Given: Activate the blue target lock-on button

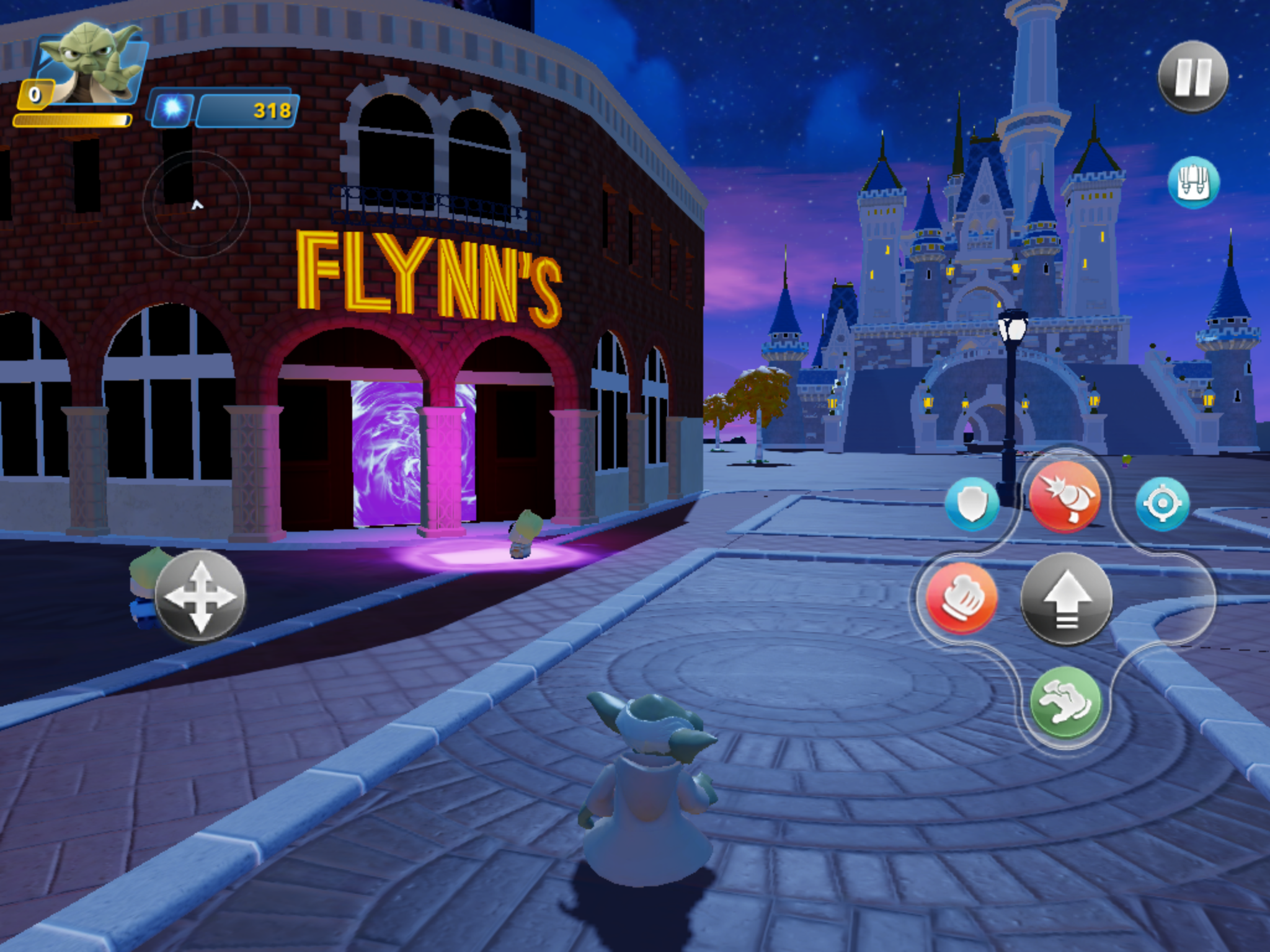Looking at the screenshot, I should click(x=1162, y=504).
